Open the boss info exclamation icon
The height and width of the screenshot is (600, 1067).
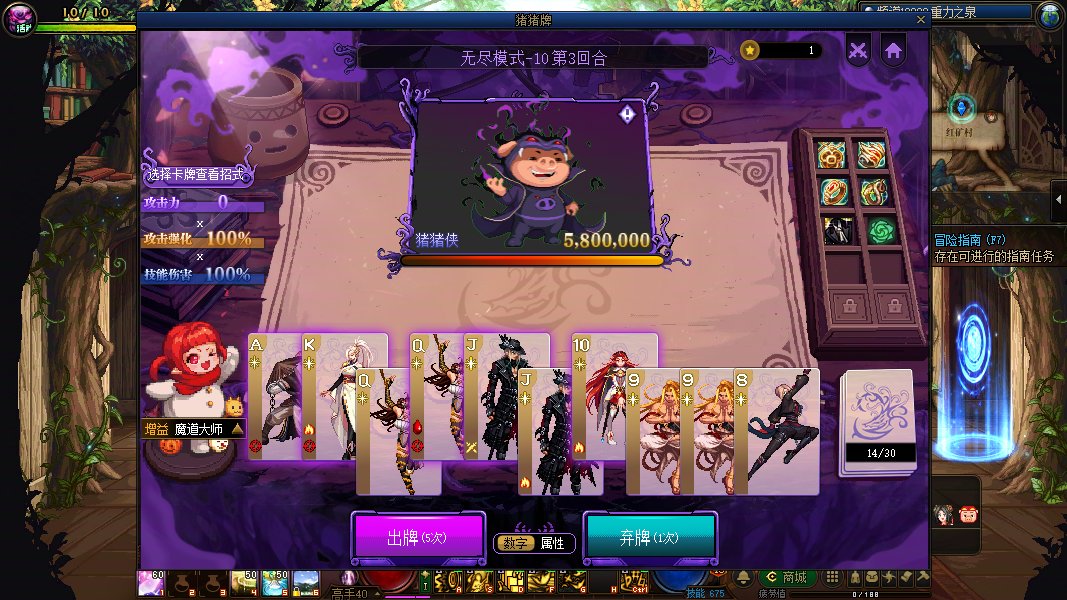coord(627,114)
